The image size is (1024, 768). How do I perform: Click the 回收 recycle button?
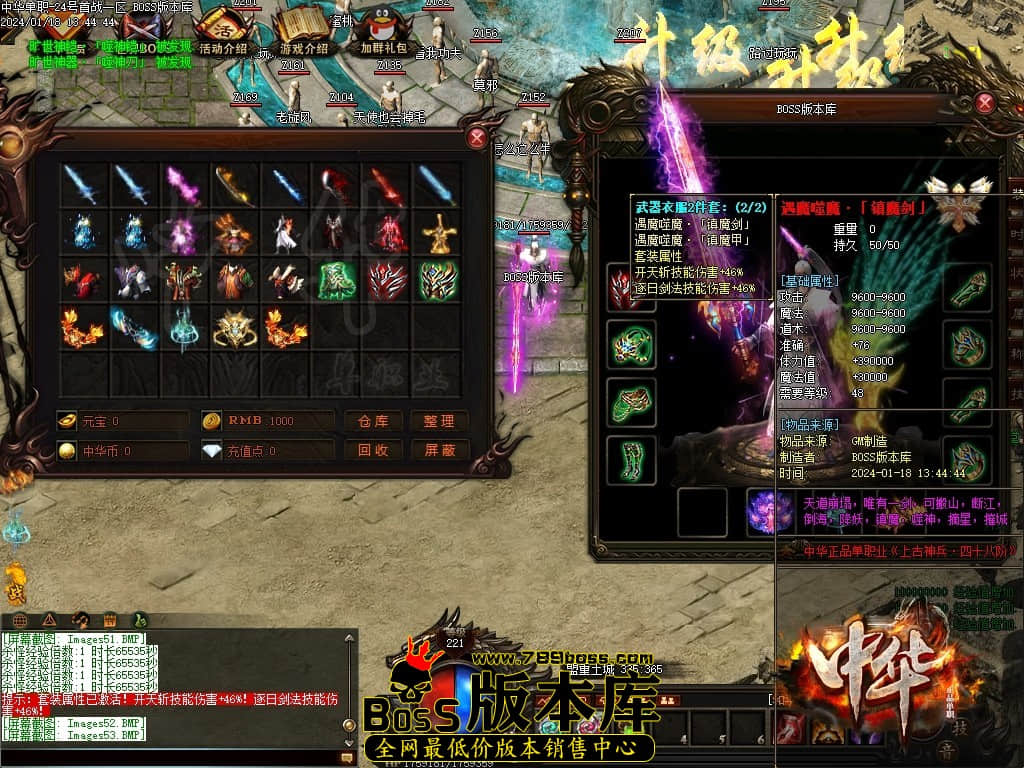[373, 451]
